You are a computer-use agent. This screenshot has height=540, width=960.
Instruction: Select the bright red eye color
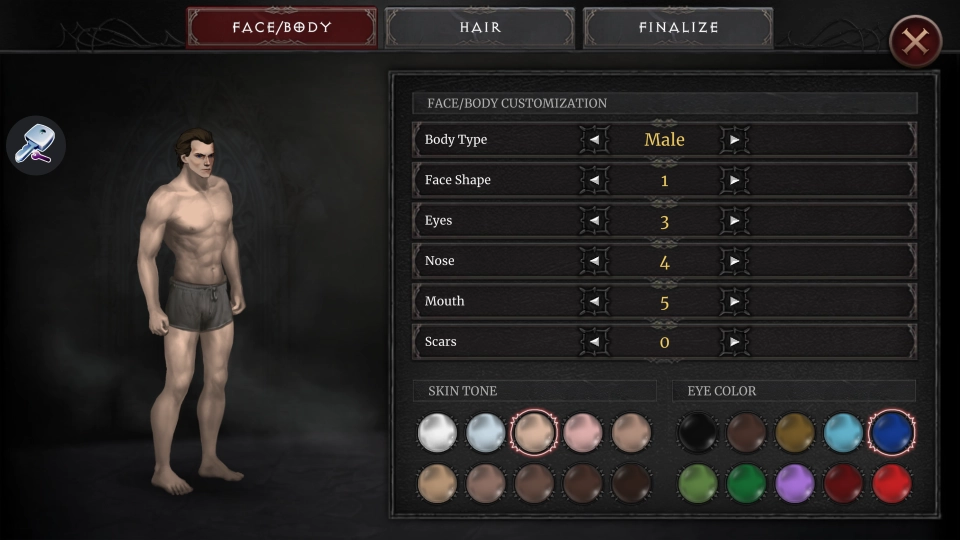tap(891, 484)
